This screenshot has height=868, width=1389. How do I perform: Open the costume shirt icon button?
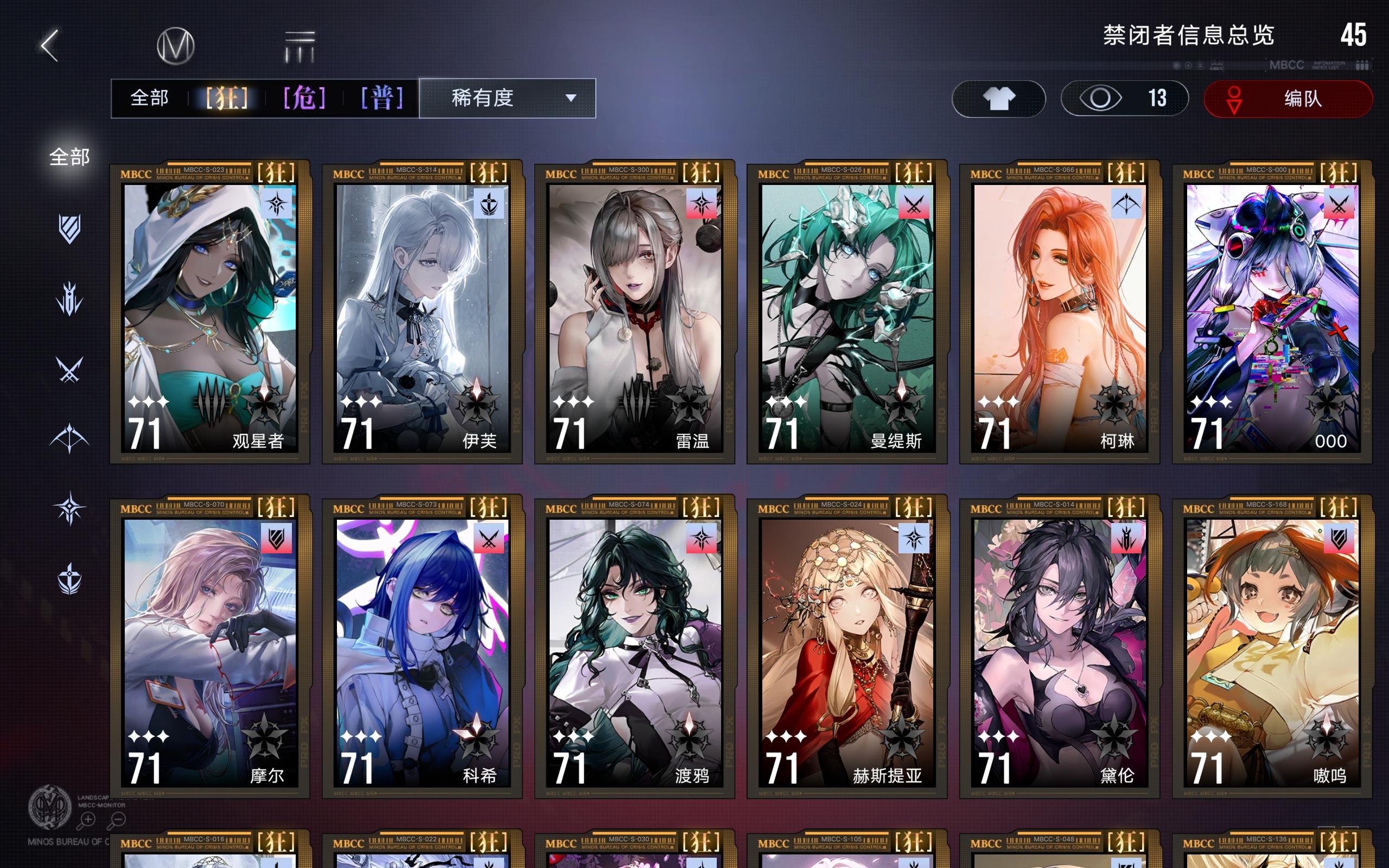[998, 99]
